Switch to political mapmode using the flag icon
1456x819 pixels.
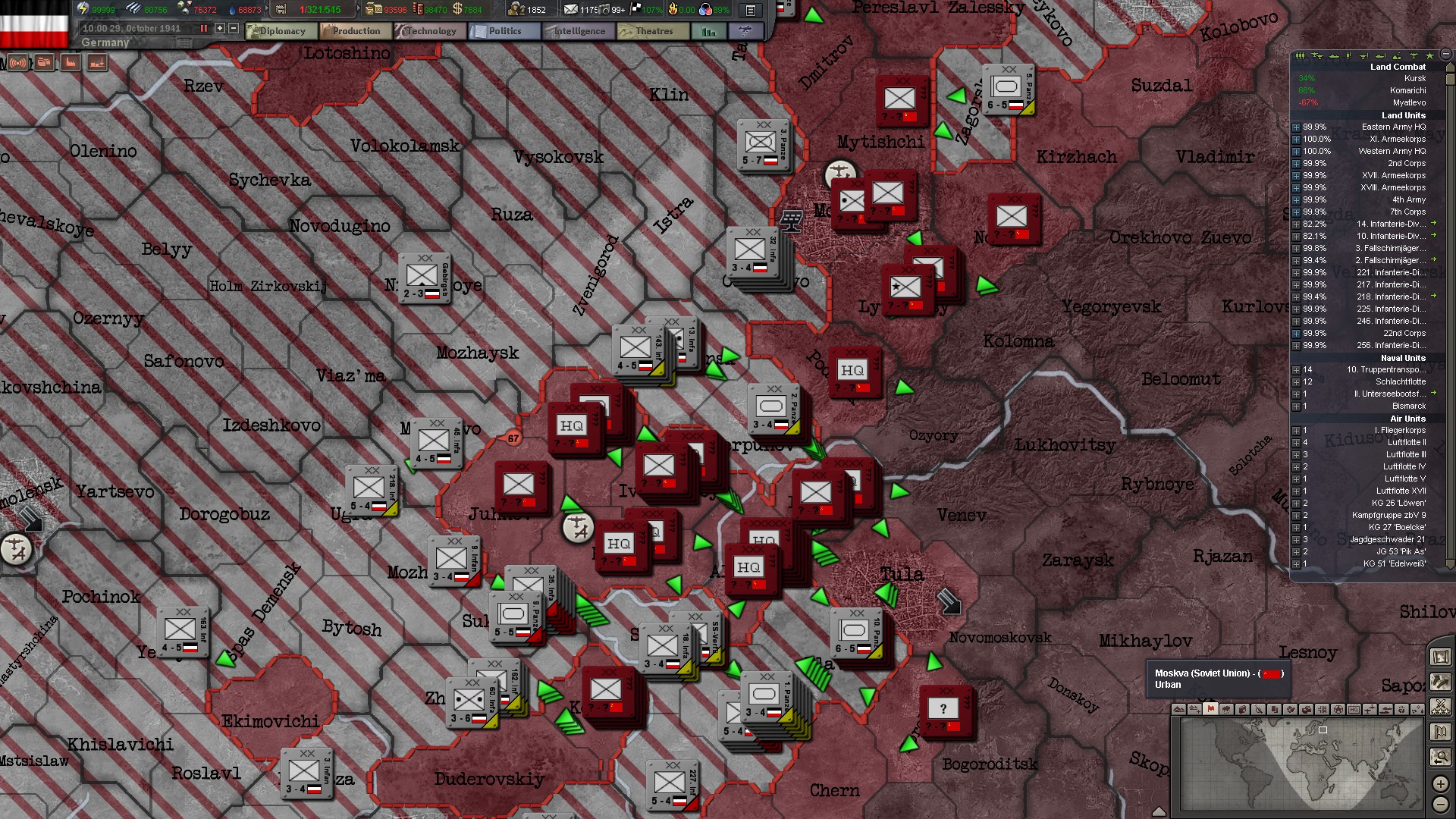tap(1210, 711)
